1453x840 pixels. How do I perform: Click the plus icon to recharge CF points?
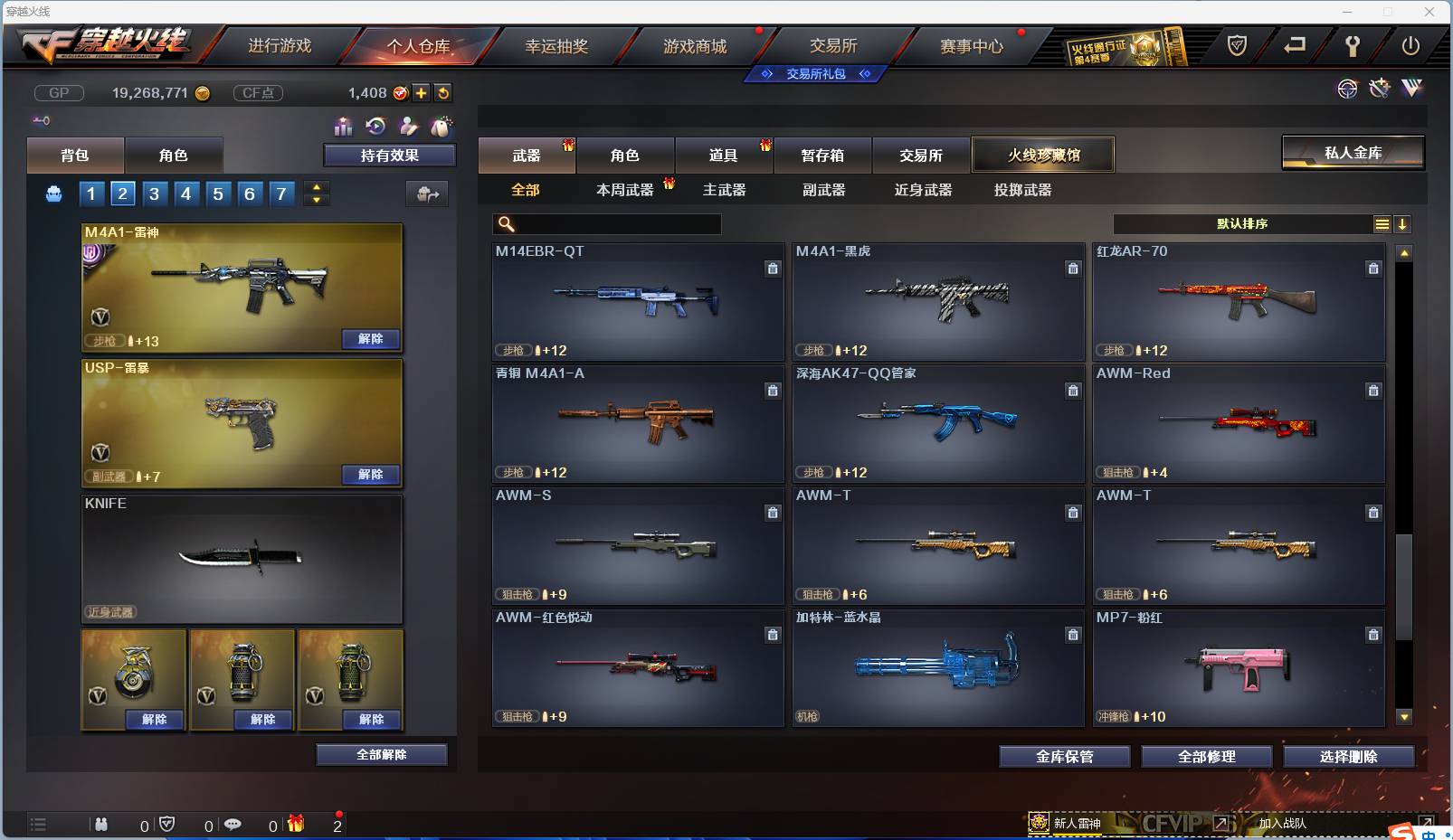422,92
